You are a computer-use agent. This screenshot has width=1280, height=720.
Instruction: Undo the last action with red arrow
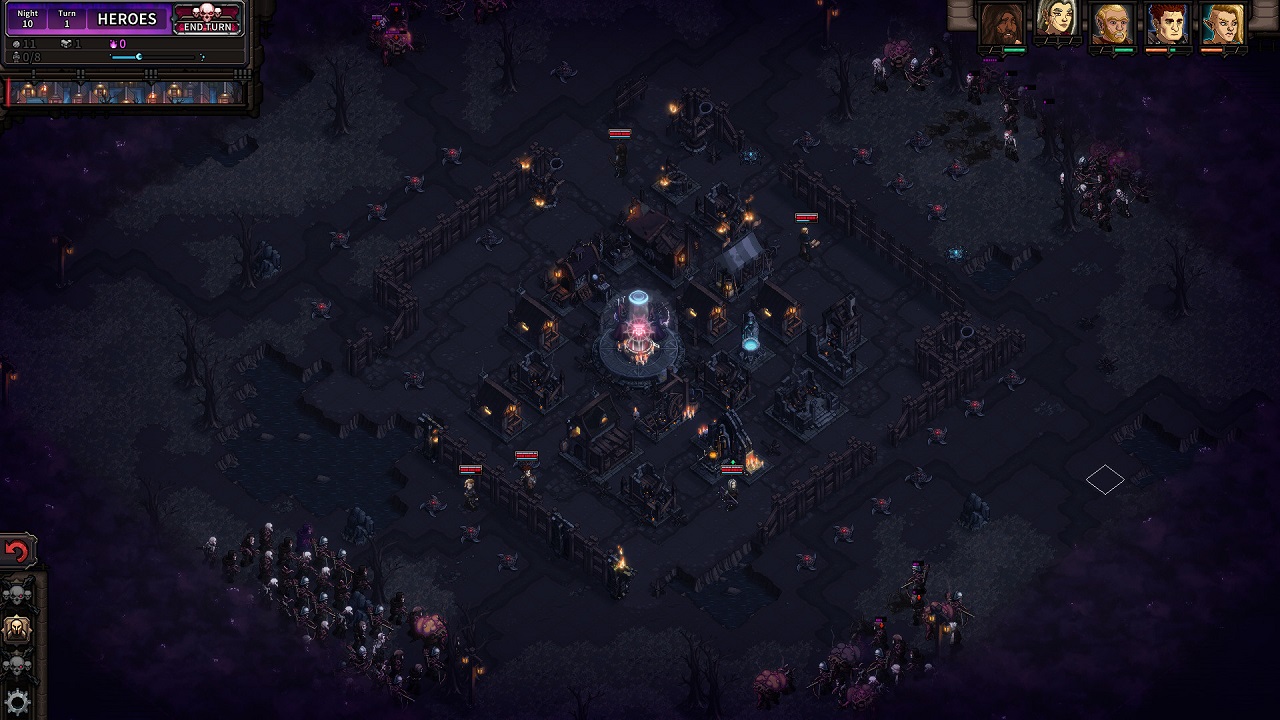coord(17,551)
